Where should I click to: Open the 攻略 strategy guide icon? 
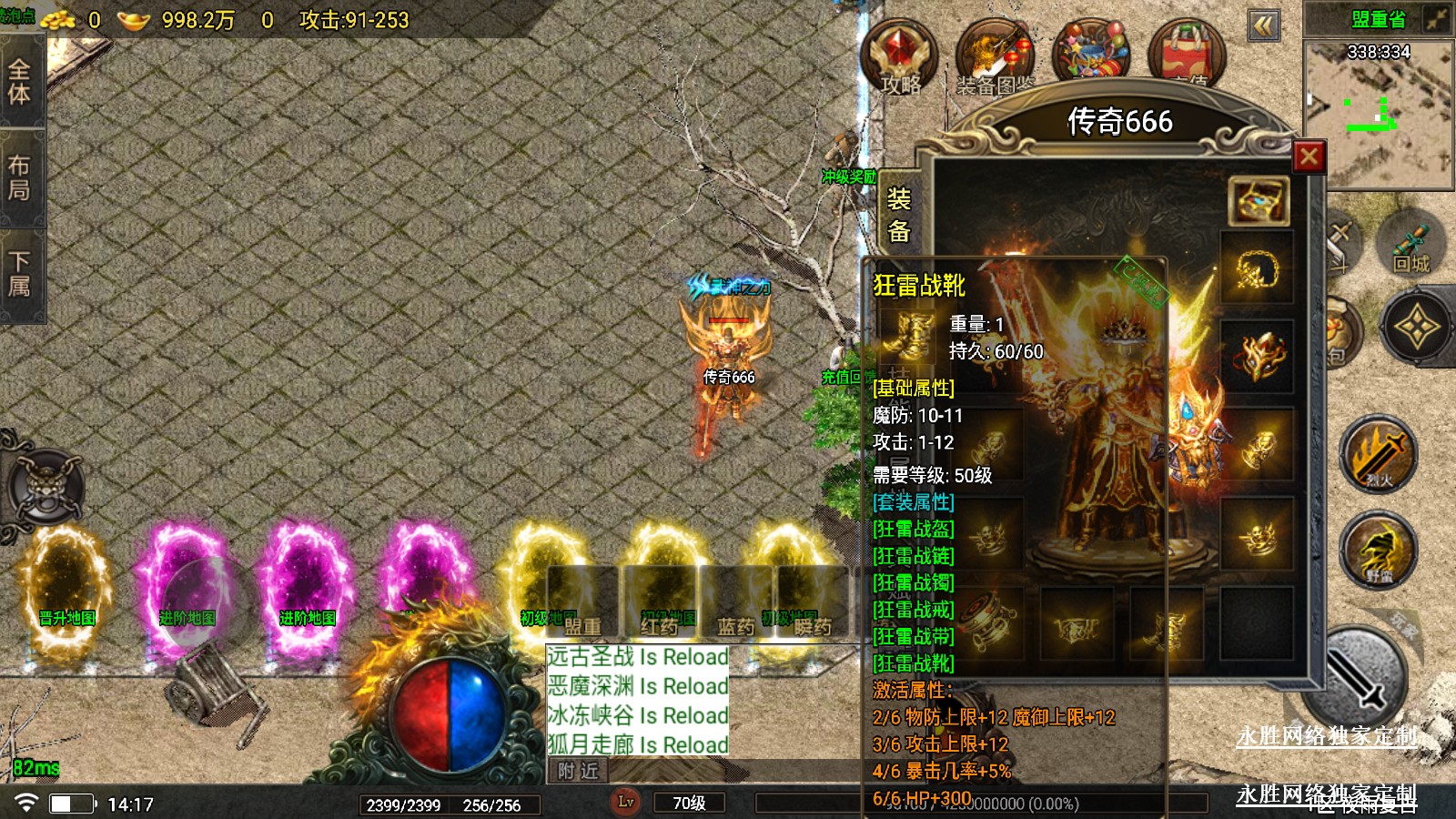[899, 55]
